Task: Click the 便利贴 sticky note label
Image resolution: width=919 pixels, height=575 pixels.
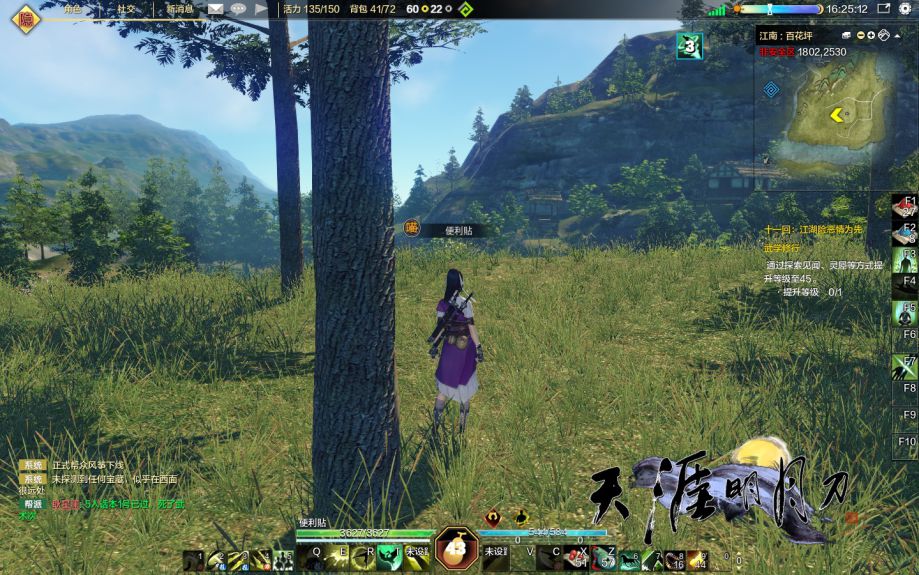Action: 459,230
